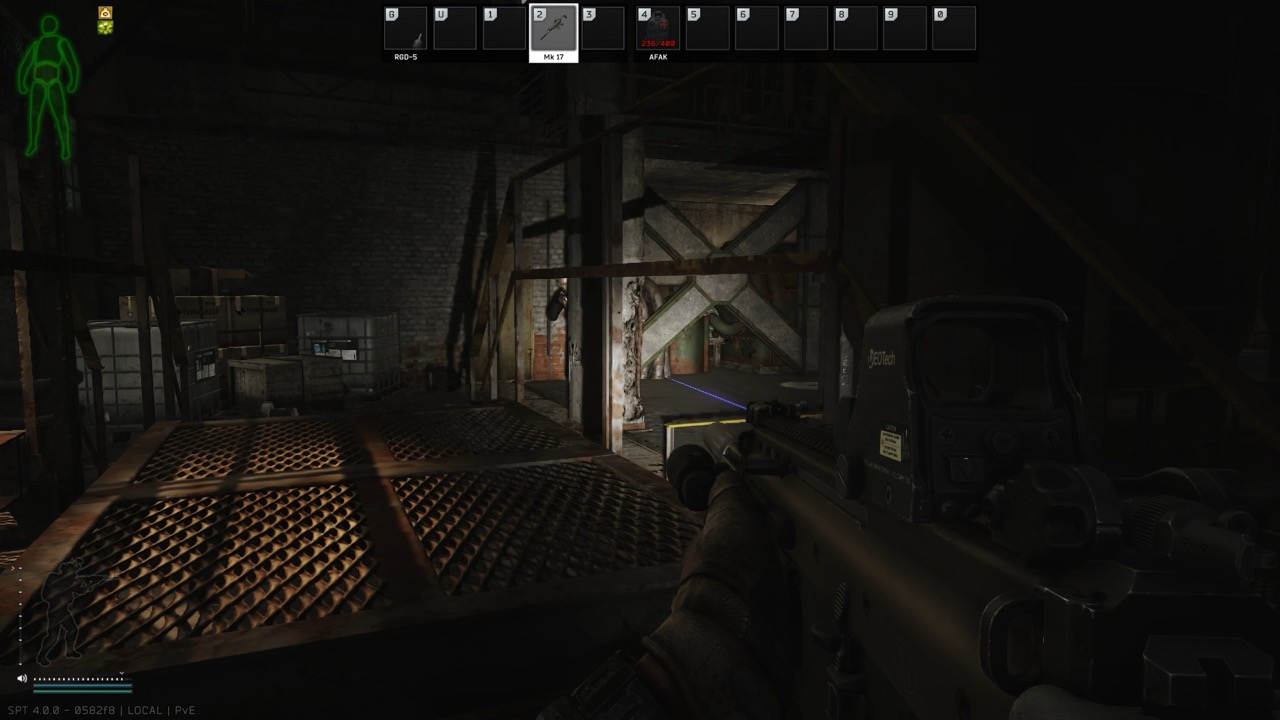Click the energy buff leaf status icon

coord(105,28)
